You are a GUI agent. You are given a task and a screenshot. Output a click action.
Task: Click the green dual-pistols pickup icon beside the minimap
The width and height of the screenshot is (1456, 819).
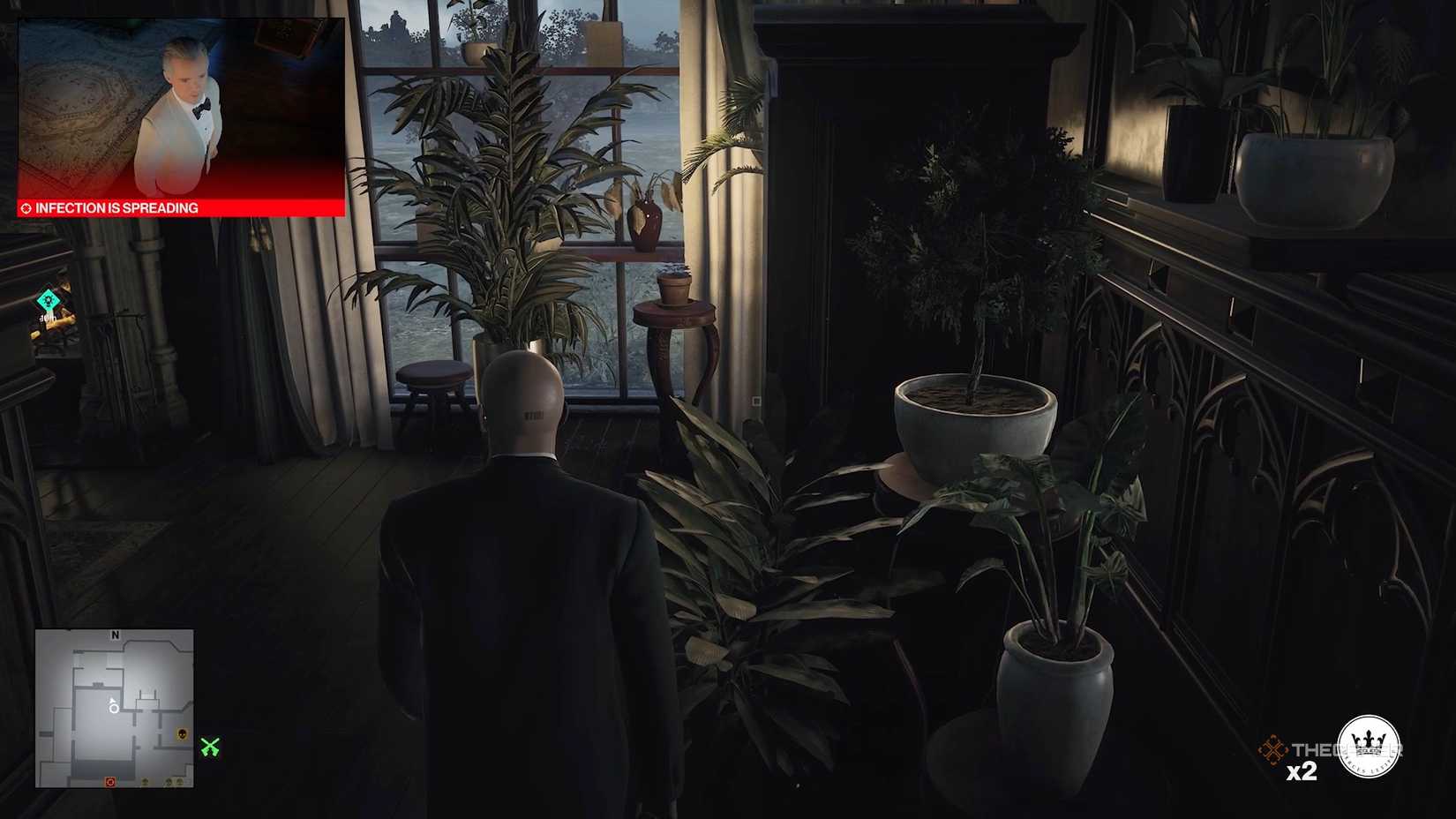[x=211, y=747]
